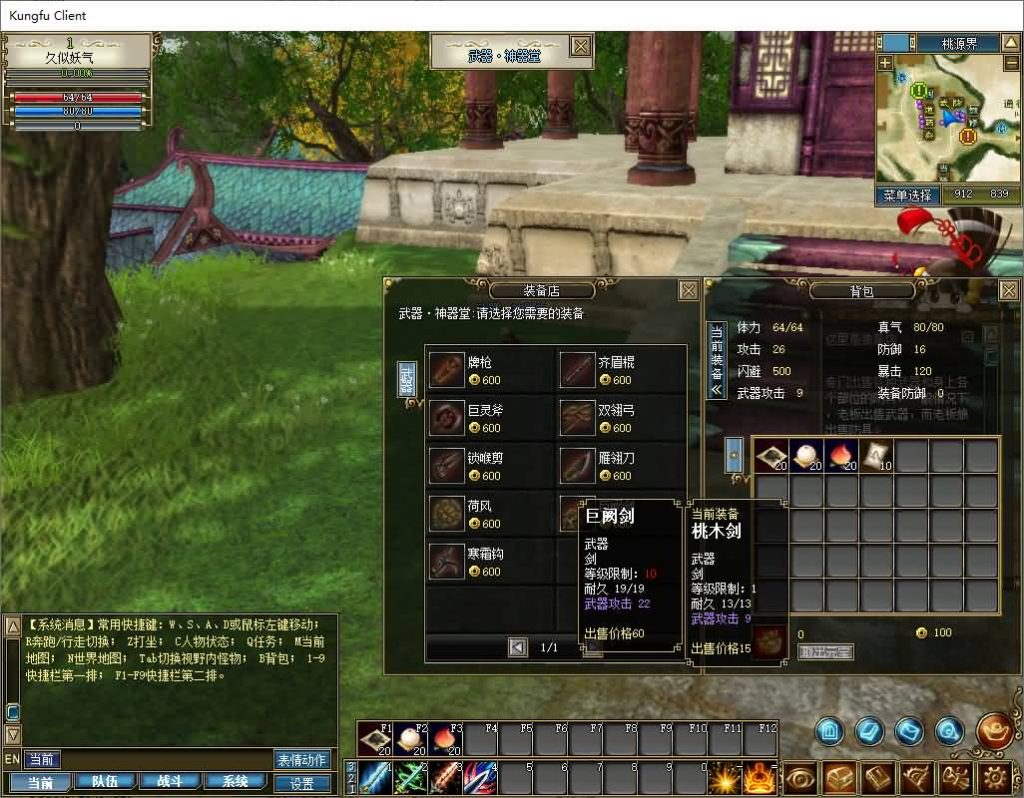Close the 装备店 equipment shop window
Image resolution: width=1024 pixels, height=798 pixels.
click(x=688, y=290)
